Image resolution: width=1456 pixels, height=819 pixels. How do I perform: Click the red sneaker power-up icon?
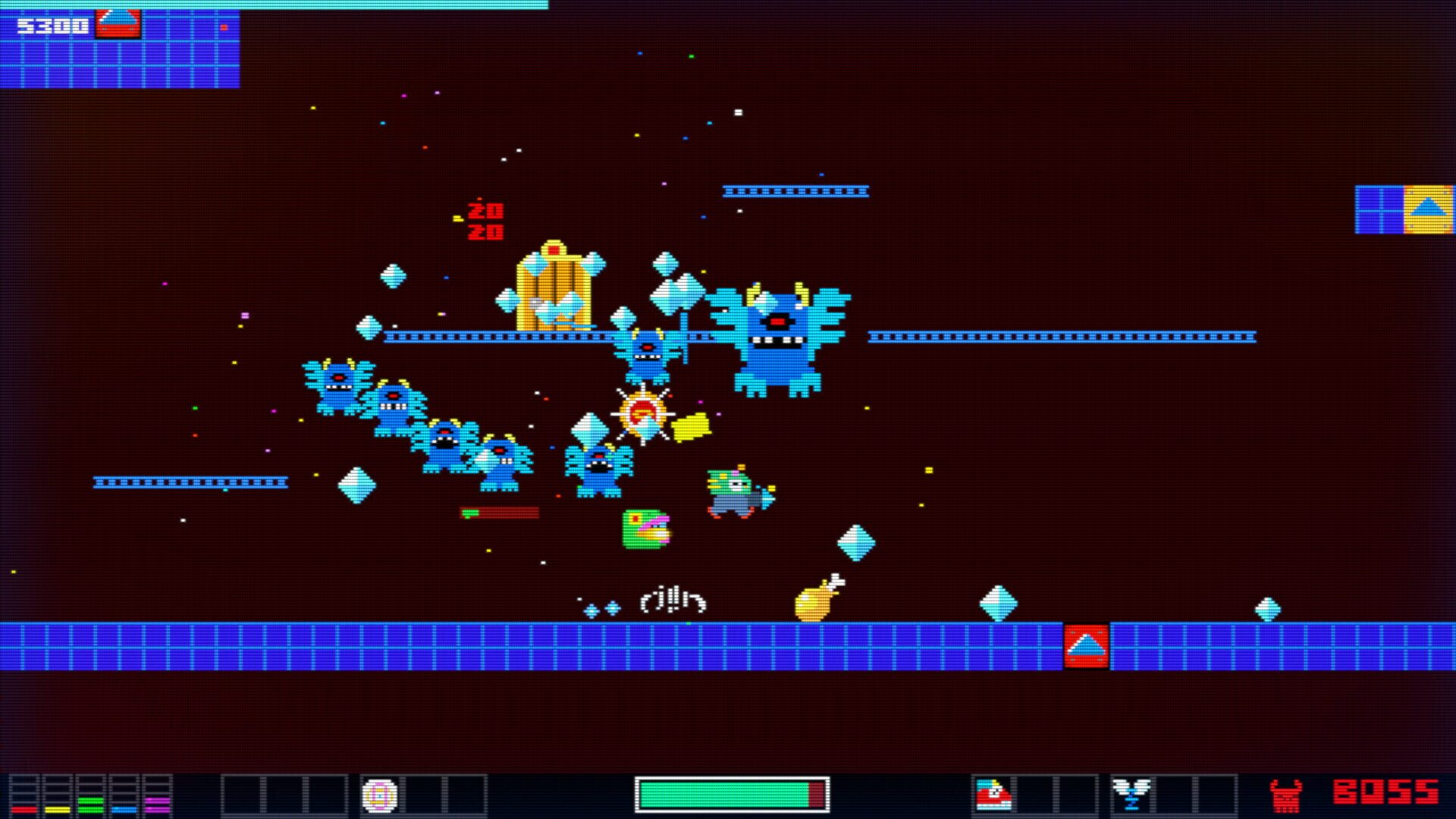993,793
